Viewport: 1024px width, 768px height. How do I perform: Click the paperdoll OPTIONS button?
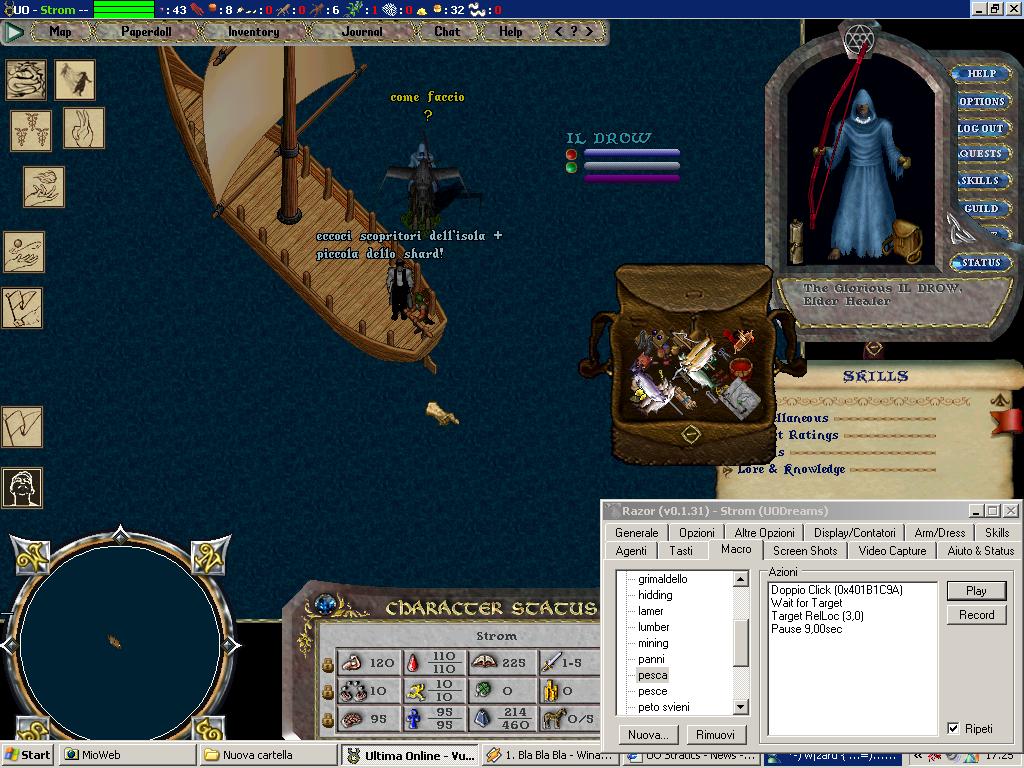point(981,101)
